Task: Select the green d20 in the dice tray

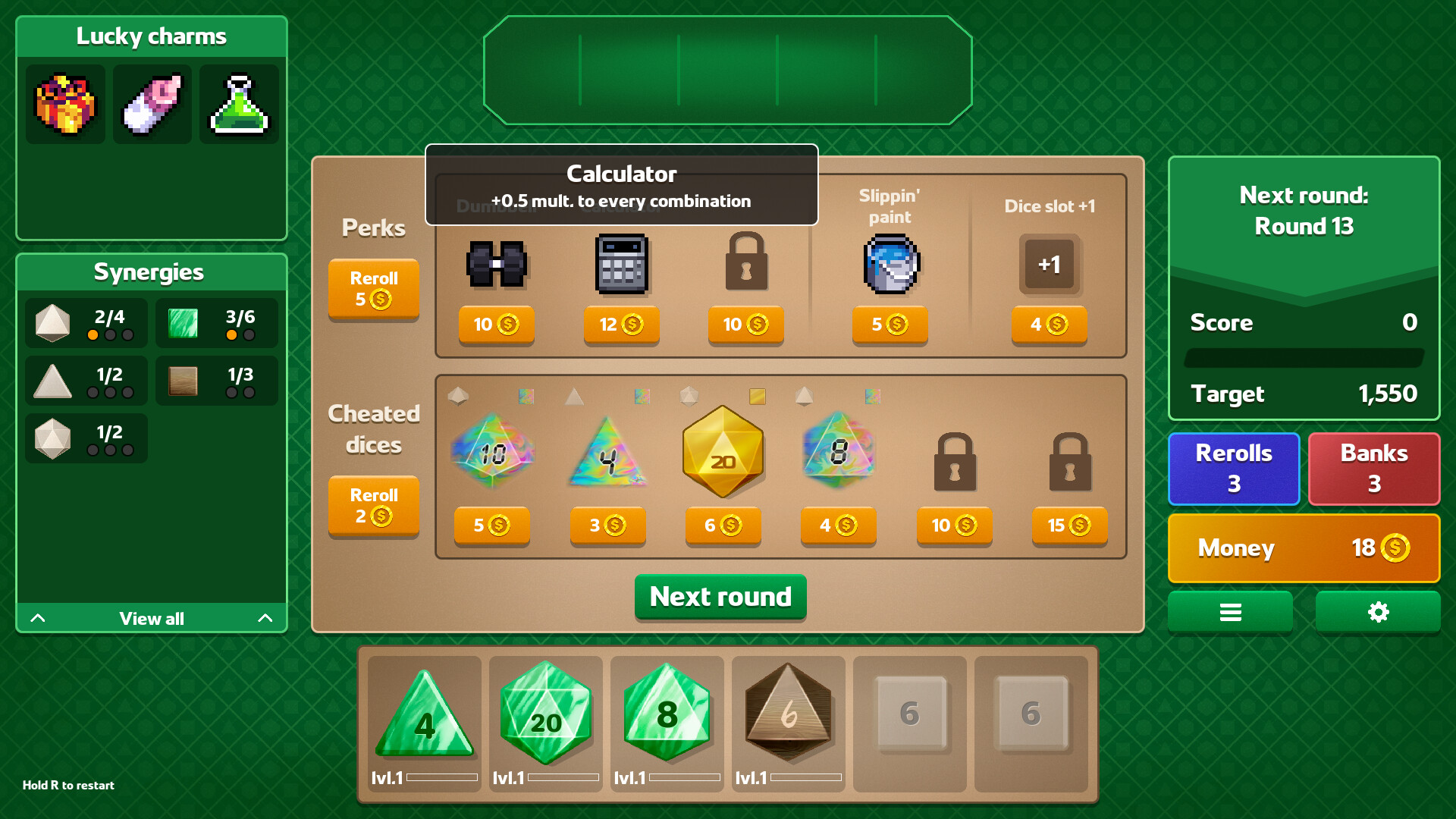Action: pyautogui.click(x=545, y=713)
